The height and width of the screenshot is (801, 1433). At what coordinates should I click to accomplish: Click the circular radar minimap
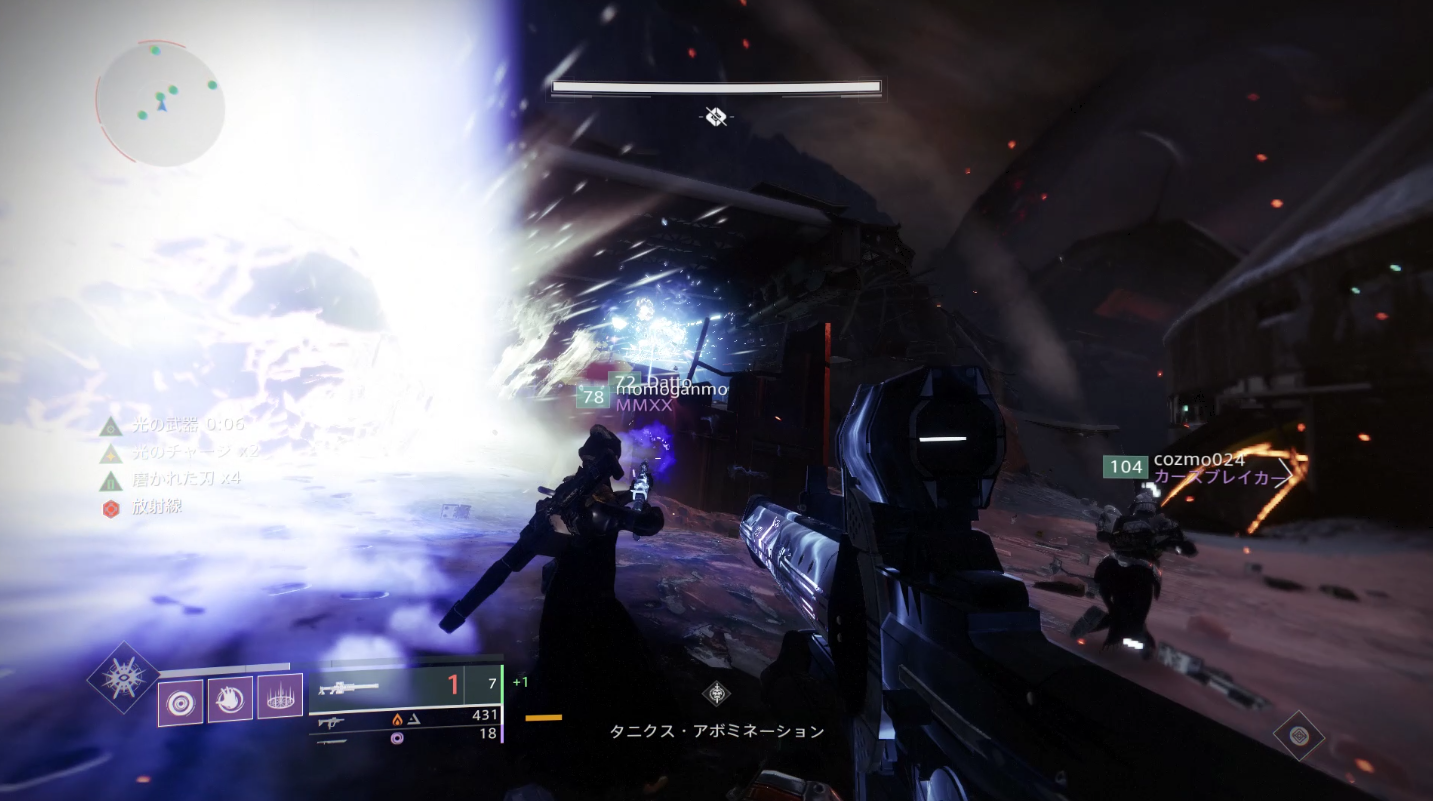tap(160, 104)
